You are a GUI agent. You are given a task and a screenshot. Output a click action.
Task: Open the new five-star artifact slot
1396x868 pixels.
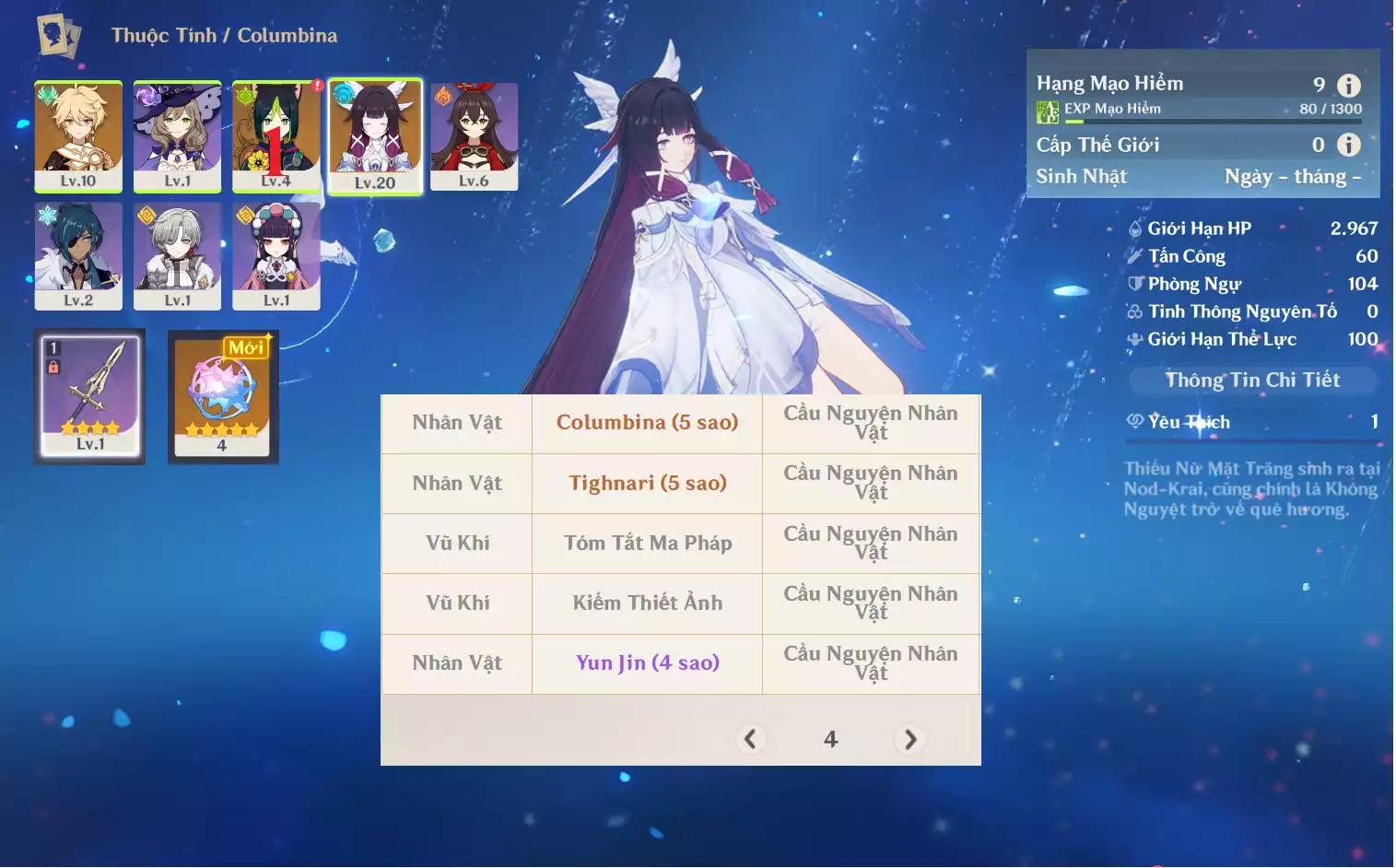[x=222, y=395]
